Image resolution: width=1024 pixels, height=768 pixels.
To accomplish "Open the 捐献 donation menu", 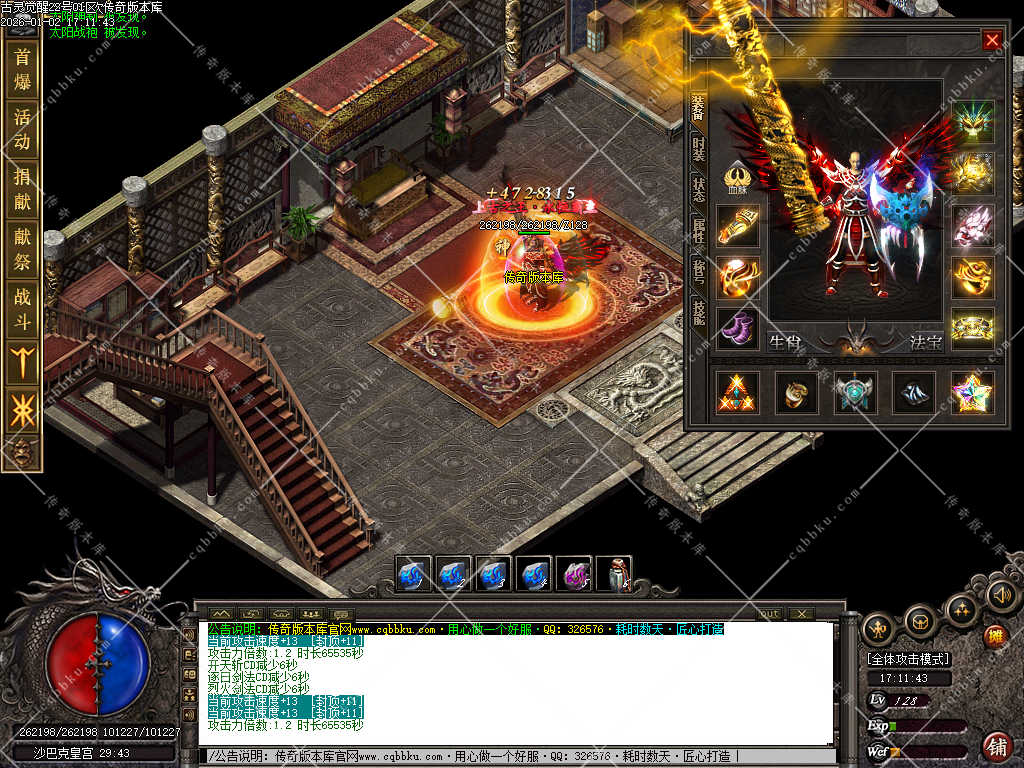I will [x=22, y=189].
